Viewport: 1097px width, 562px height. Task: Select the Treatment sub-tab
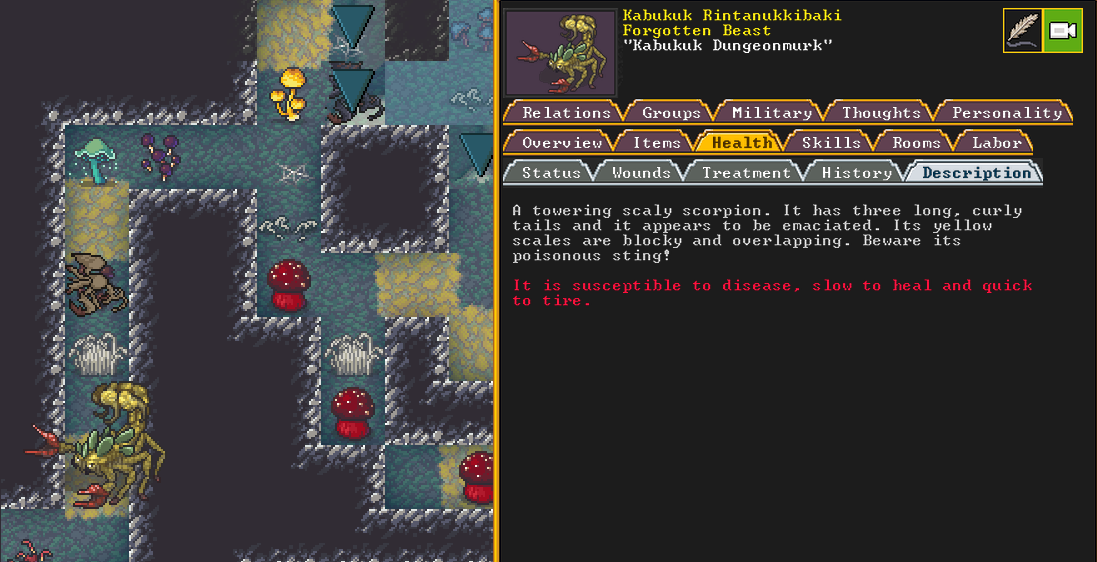pos(746,173)
